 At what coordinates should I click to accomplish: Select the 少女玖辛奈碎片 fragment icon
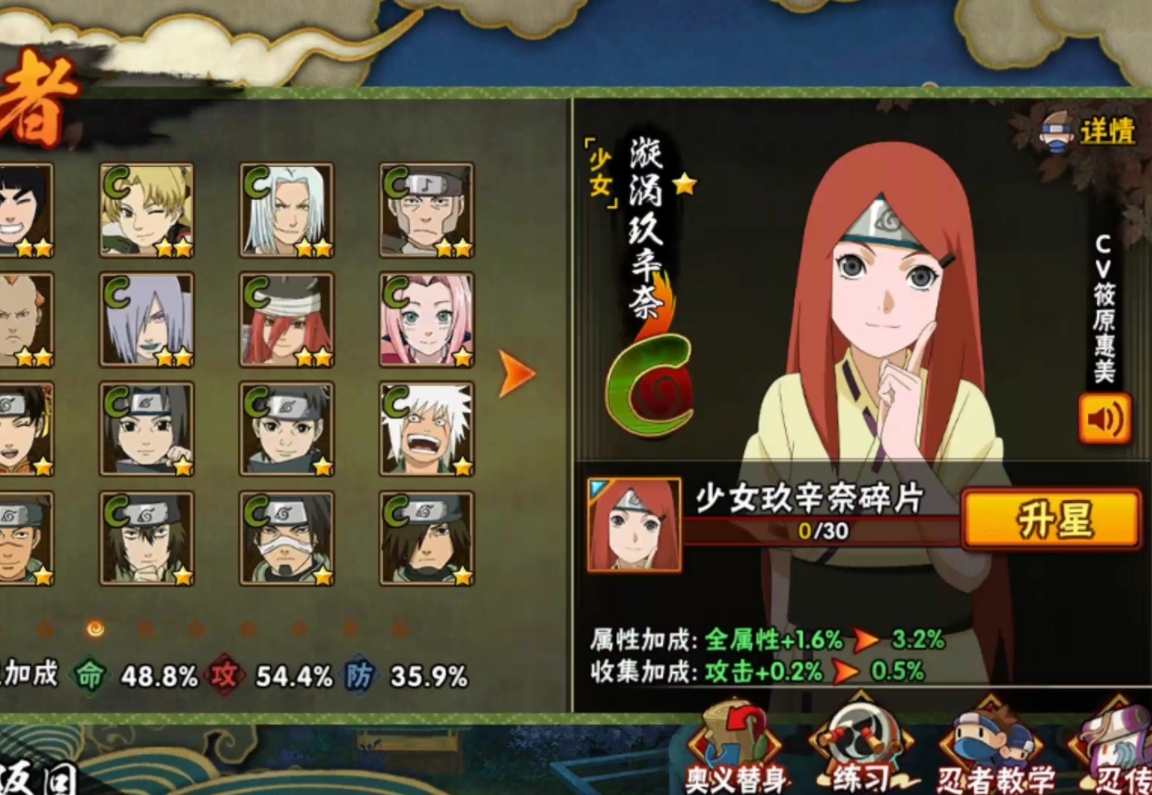point(634,525)
